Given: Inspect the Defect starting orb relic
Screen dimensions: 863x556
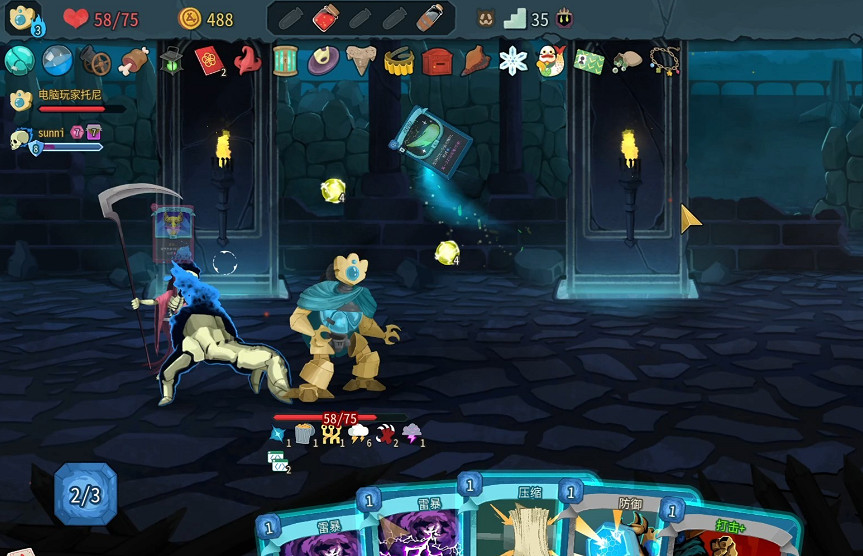Looking at the screenshot, I should pos(19,60).
